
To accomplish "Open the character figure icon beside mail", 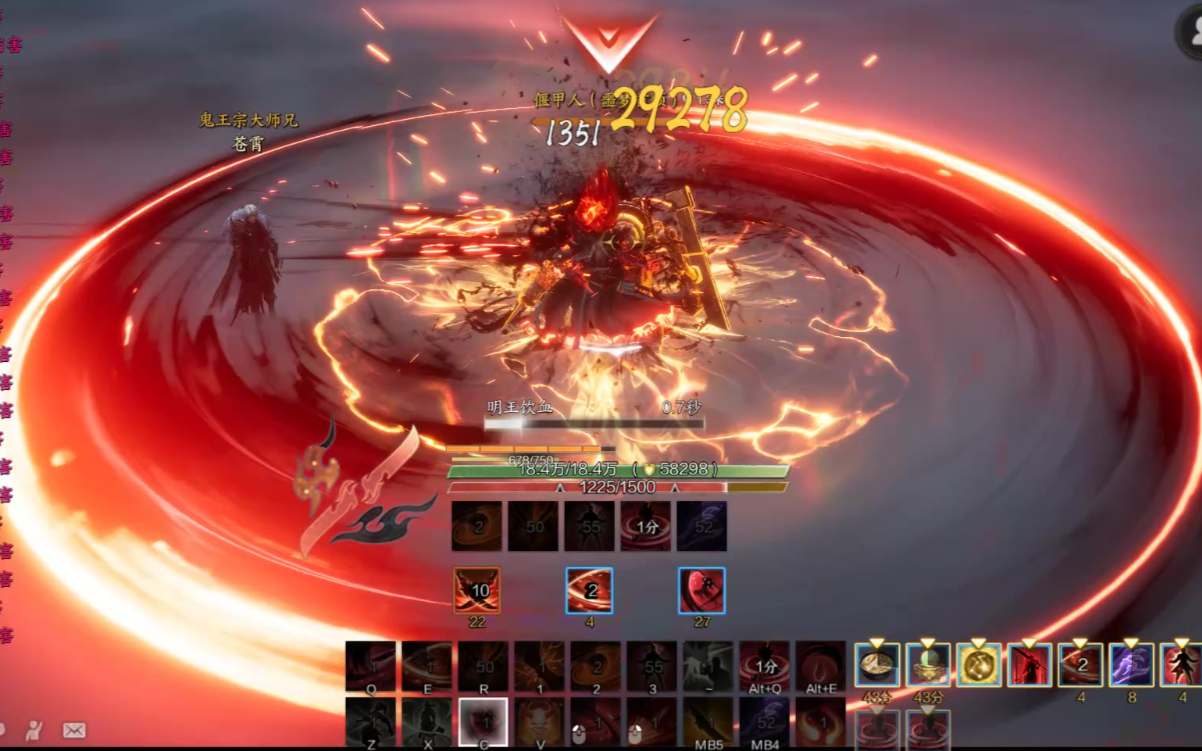I will (35, 730).
